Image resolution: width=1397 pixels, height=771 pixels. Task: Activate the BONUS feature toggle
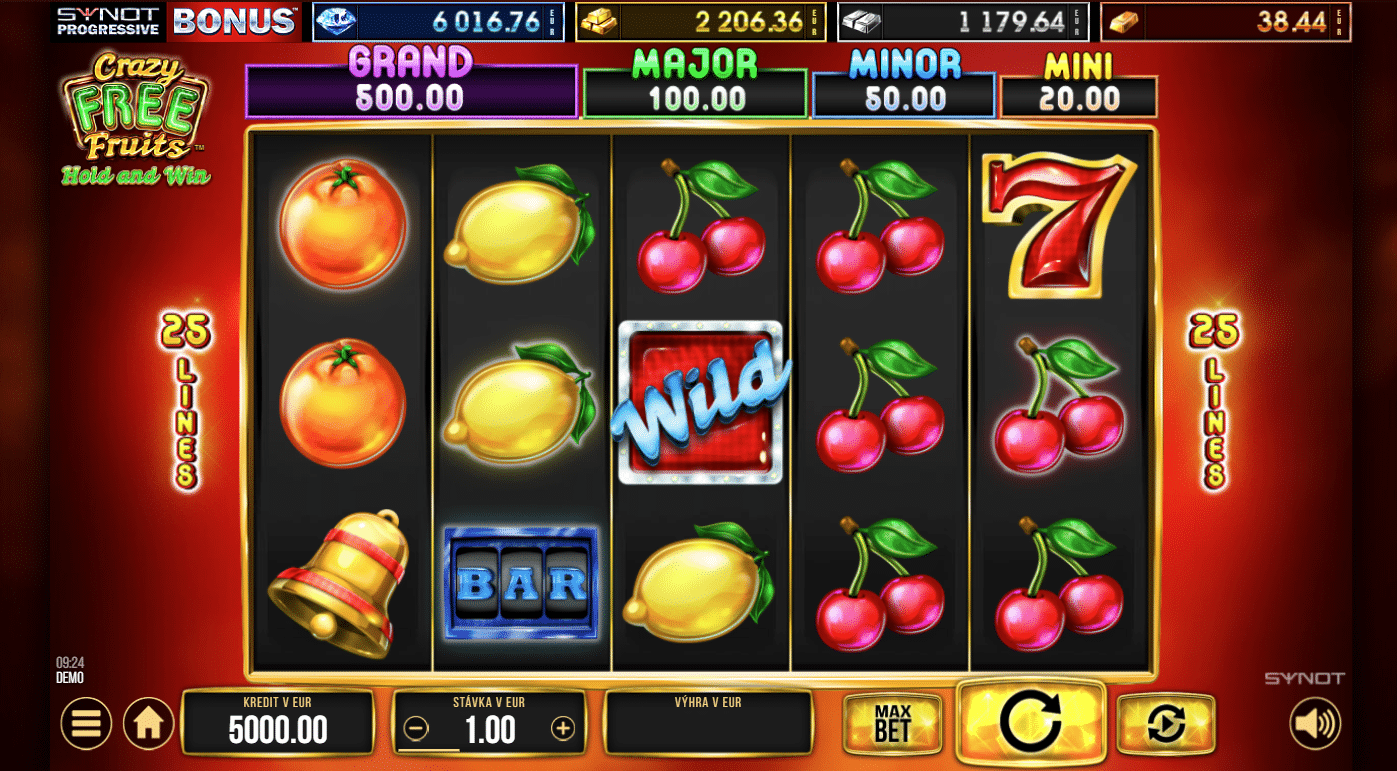[234, 21]
